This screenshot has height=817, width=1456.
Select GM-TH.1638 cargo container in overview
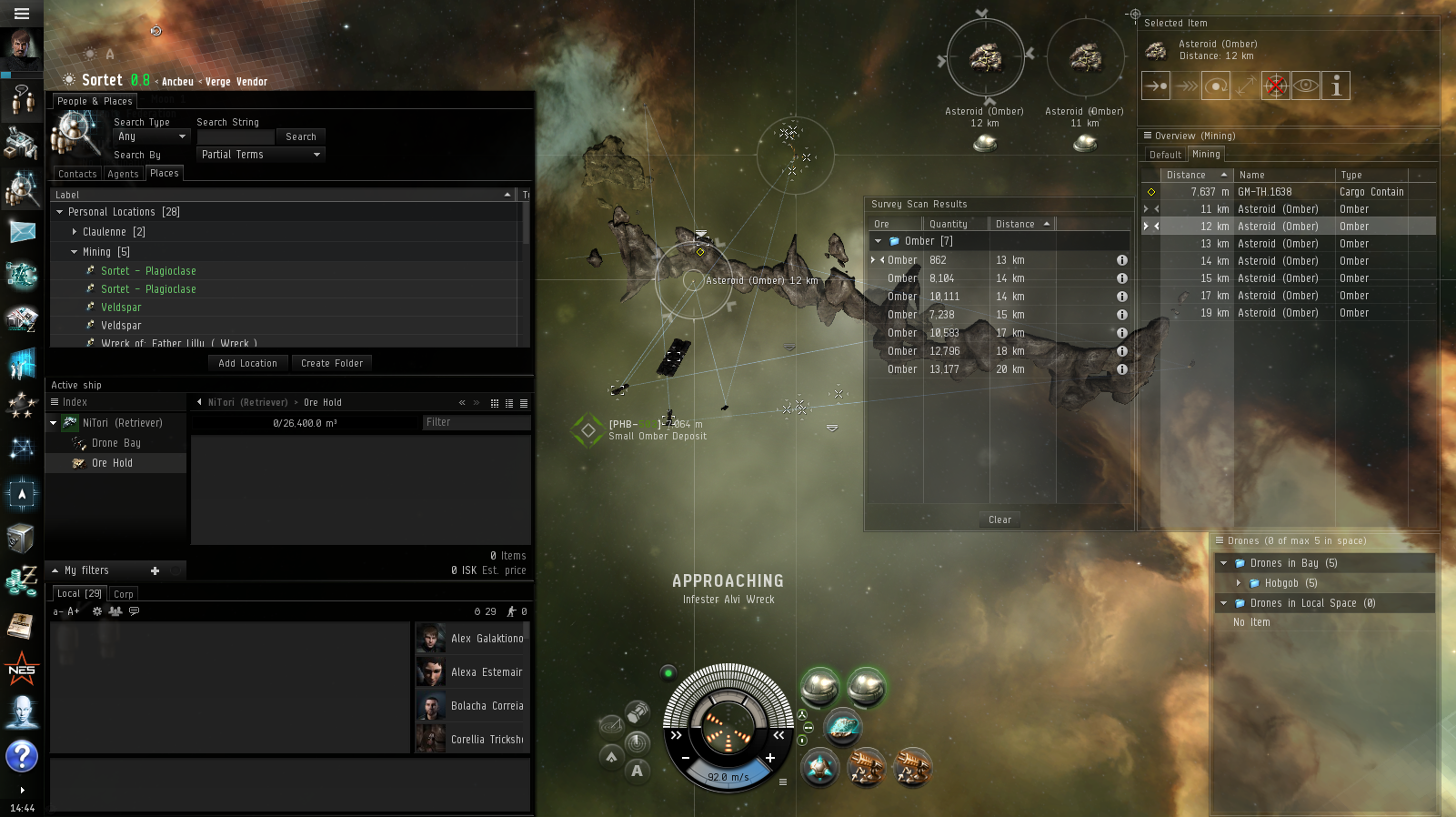click(1264, 192)
